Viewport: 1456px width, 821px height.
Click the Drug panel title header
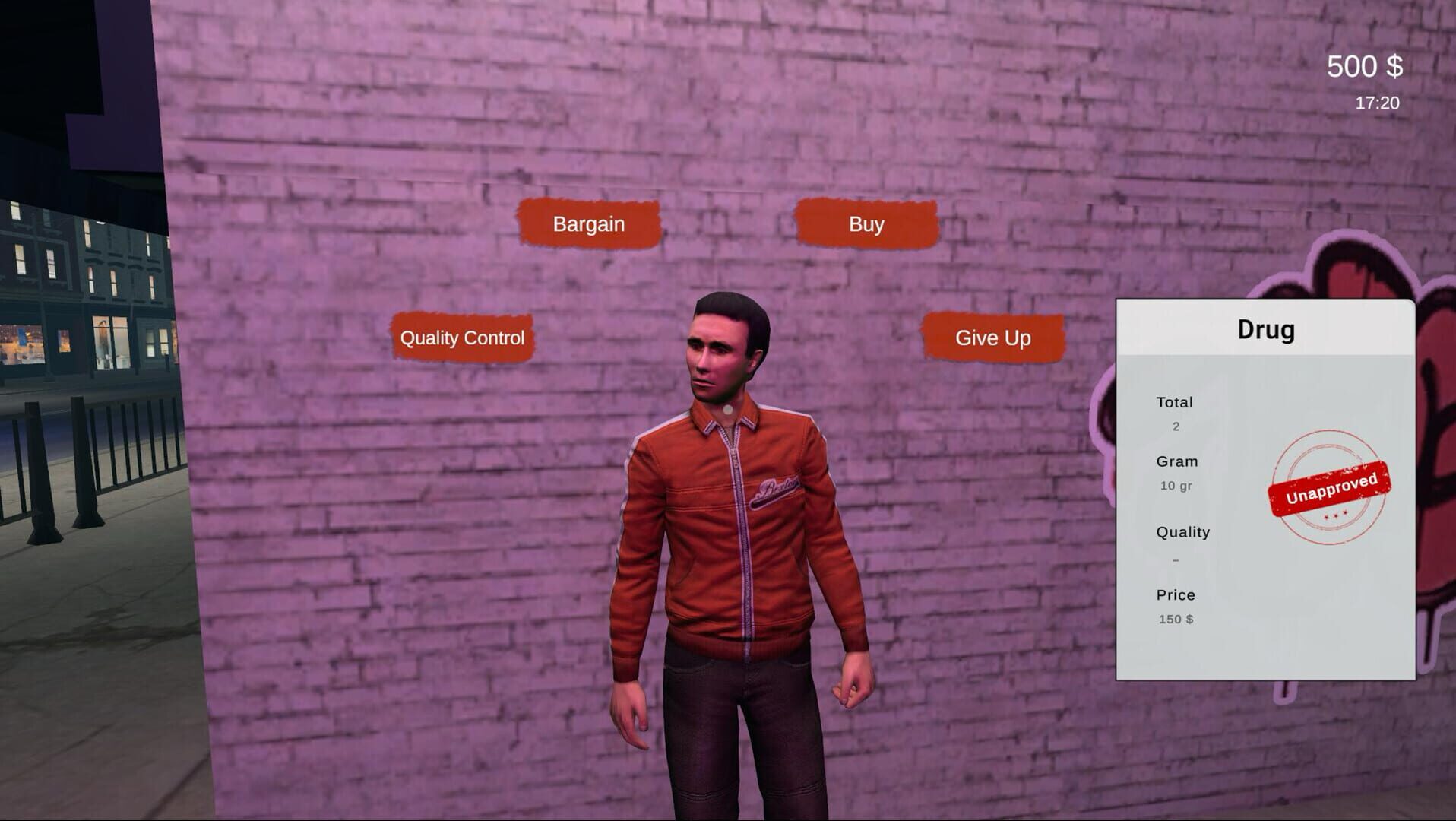(1265, 328)
